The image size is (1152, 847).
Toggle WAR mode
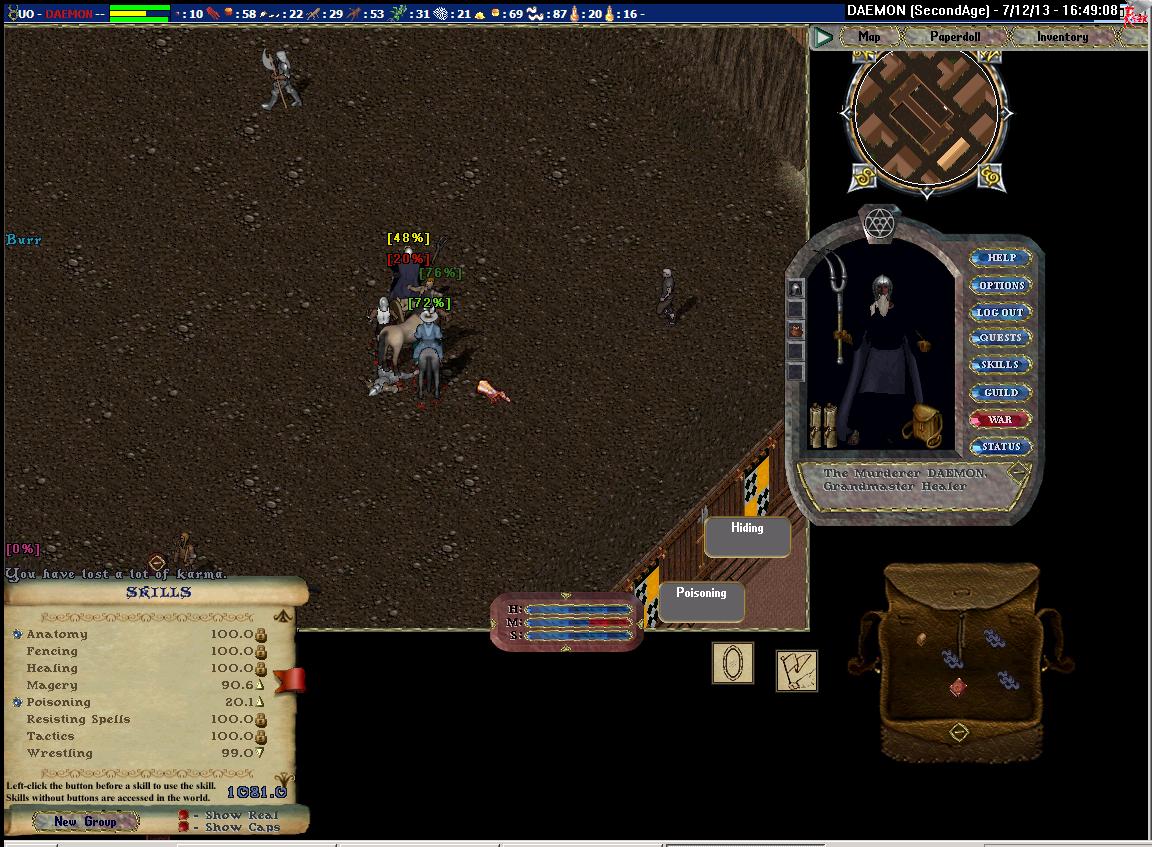coord(1000,420)
